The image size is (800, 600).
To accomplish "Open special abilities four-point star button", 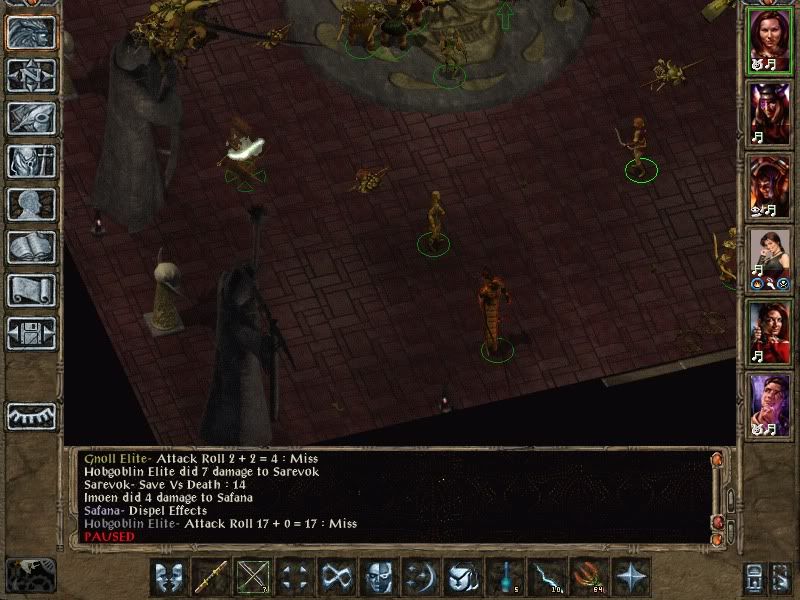I will [x=631, y=577].
